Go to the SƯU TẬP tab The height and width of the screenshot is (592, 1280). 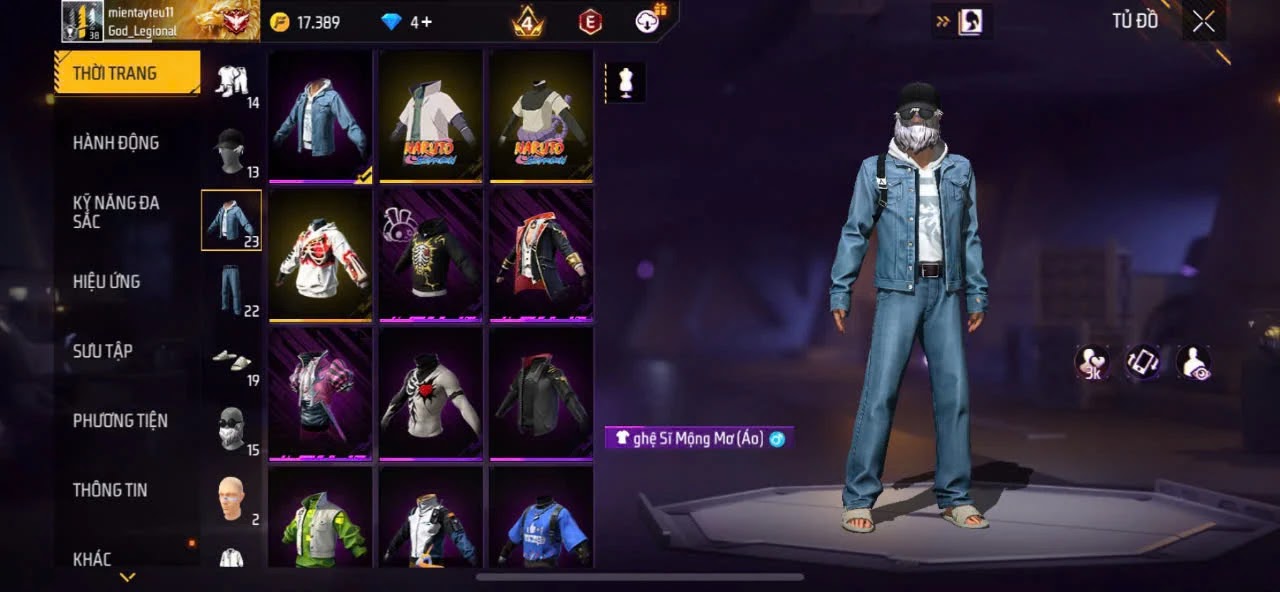coord(103,351)
